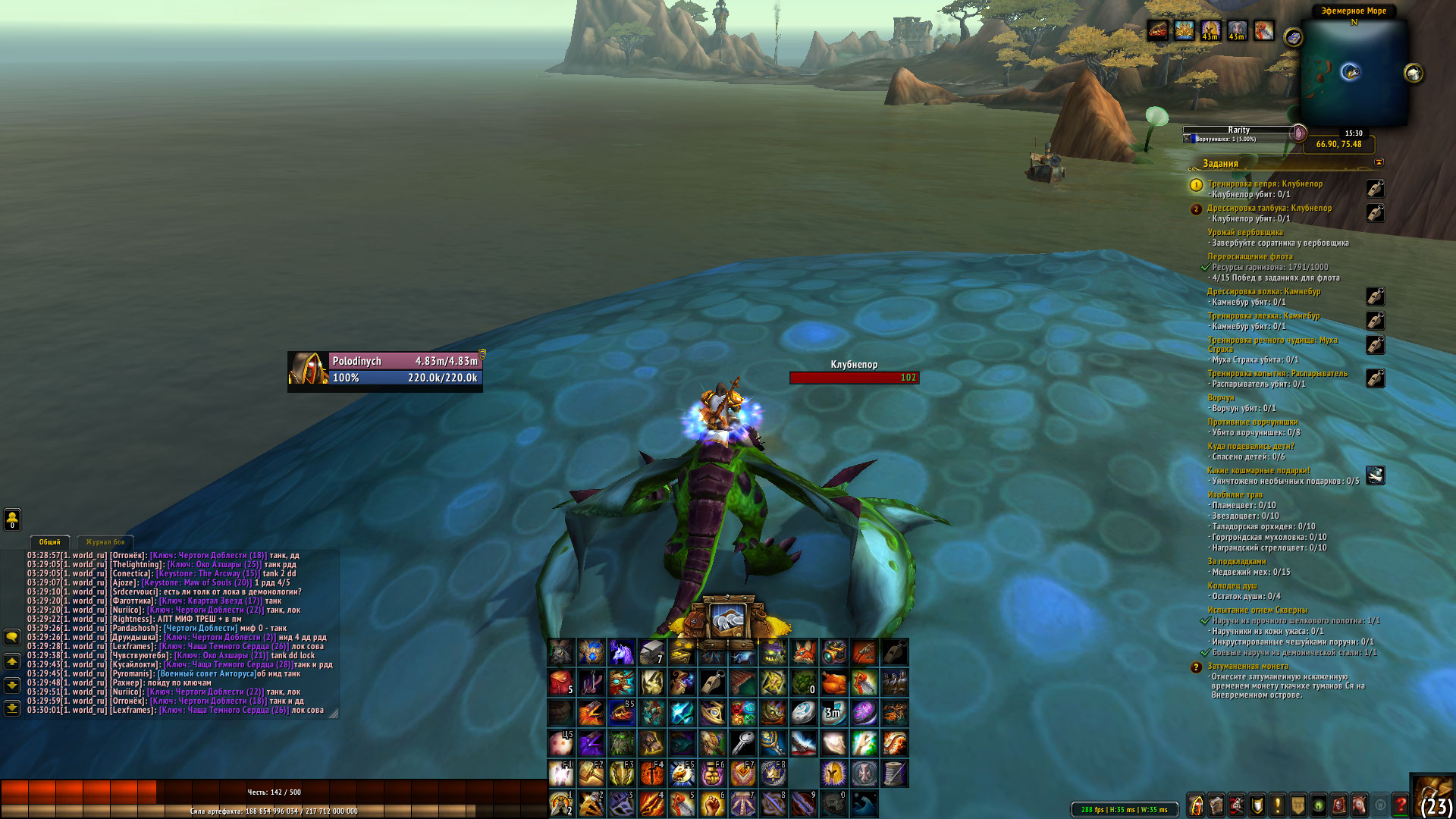Open the quest log exclamation mark button
The width and height of the screenshot is (1456, 819).
click(x=1278, y=805)
